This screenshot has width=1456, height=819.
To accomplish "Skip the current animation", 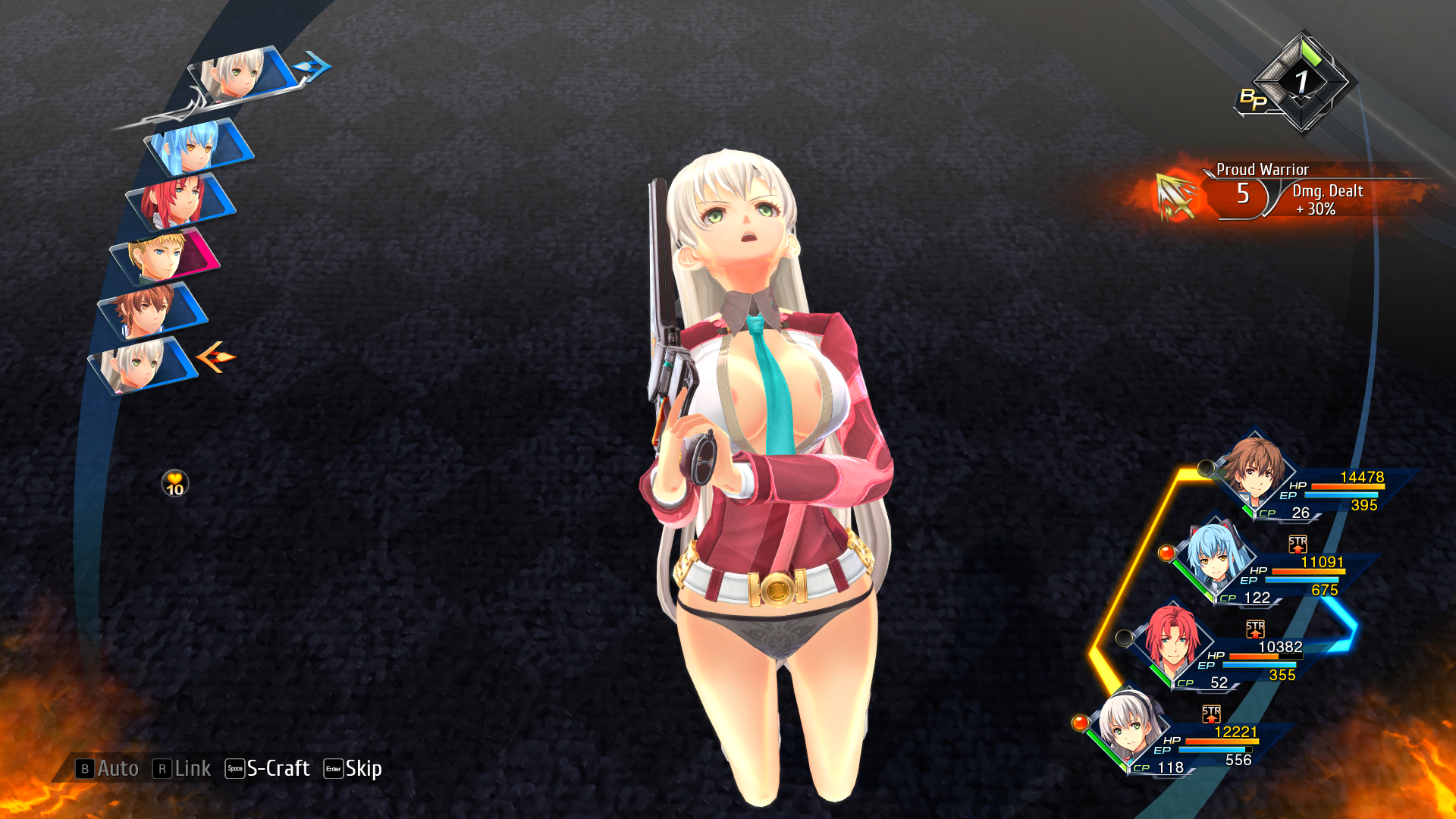I will (x=353, y=768).
